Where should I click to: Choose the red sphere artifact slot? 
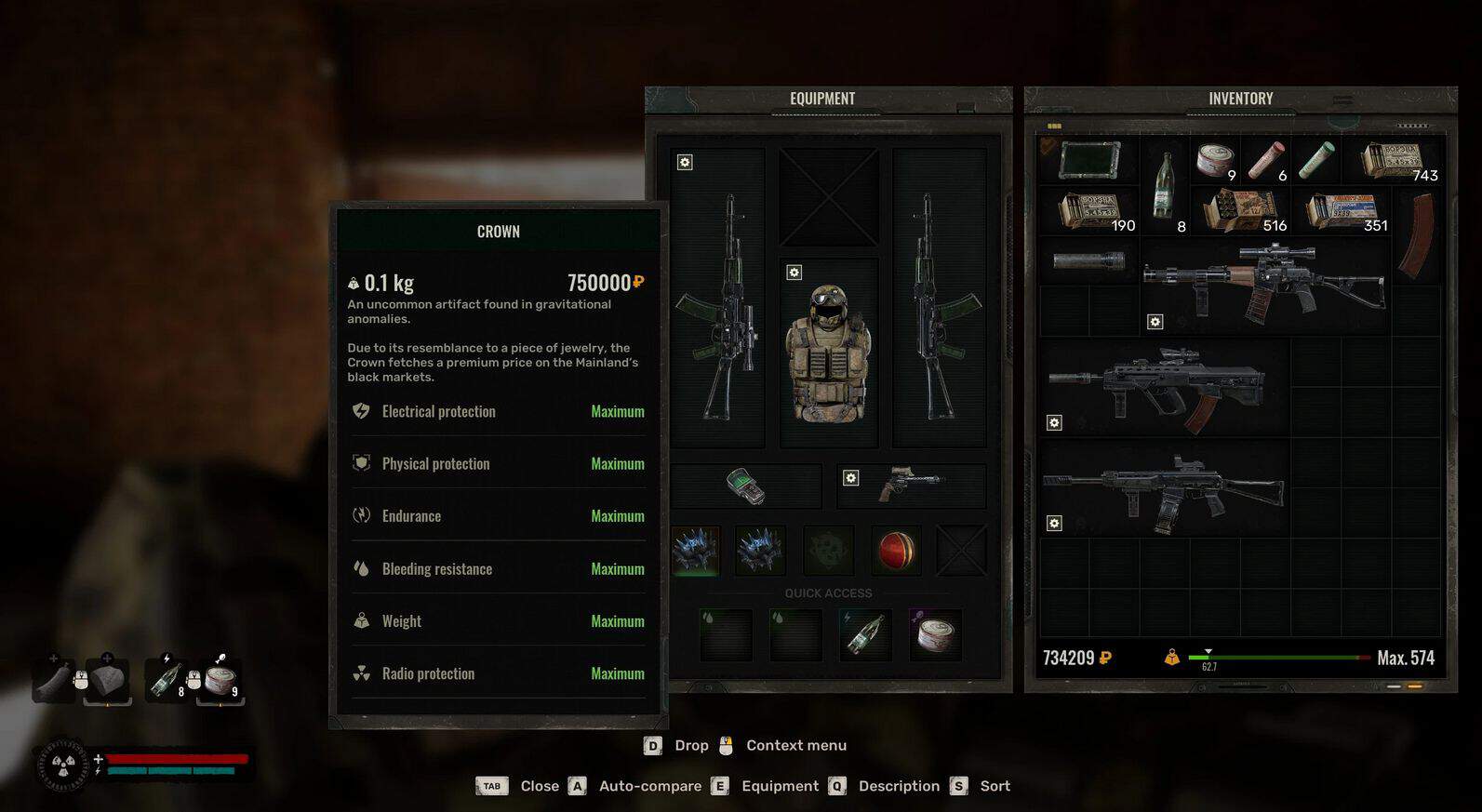[x=896, y=550]
